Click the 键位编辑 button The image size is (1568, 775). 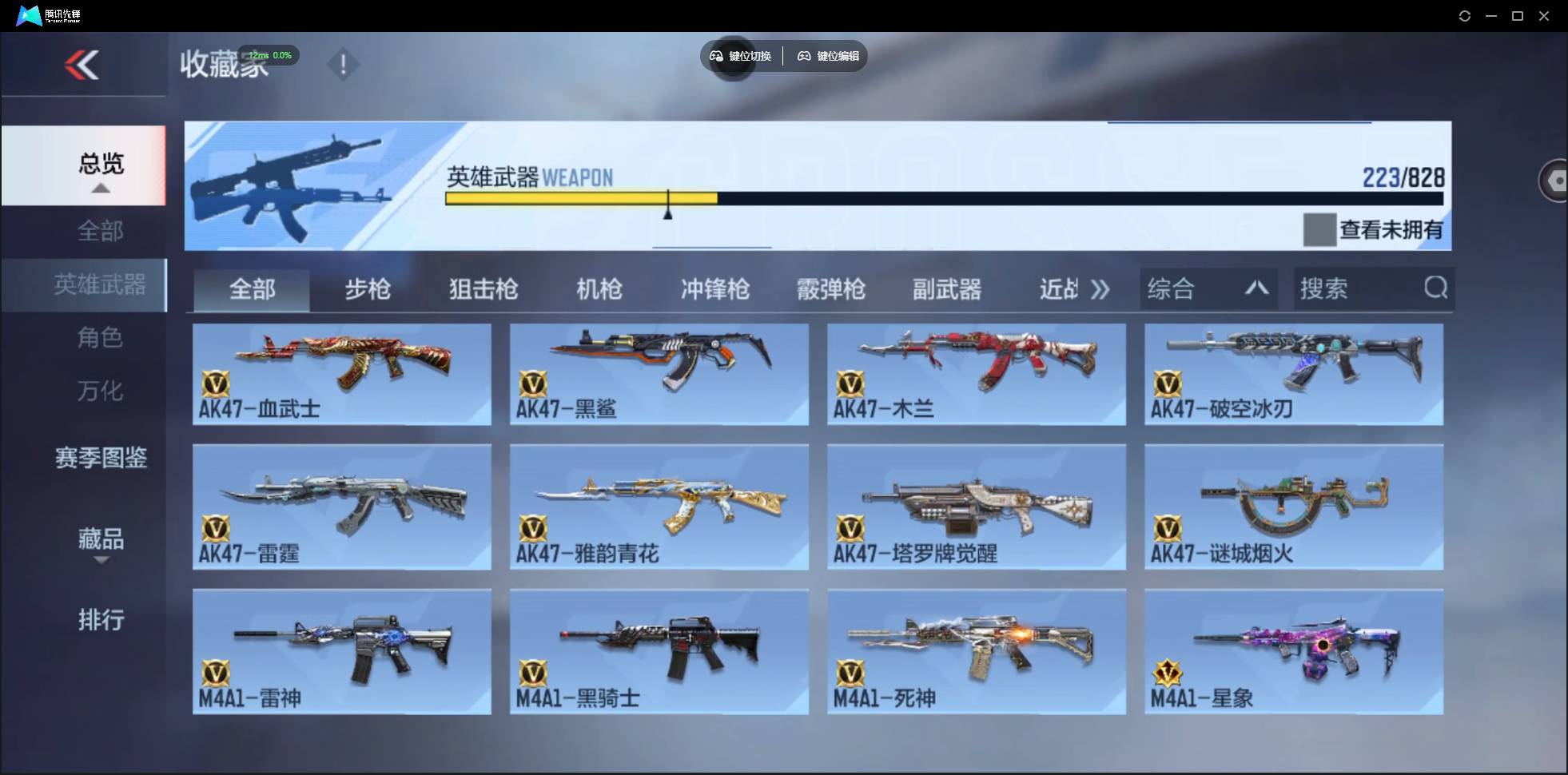(827, 56)
